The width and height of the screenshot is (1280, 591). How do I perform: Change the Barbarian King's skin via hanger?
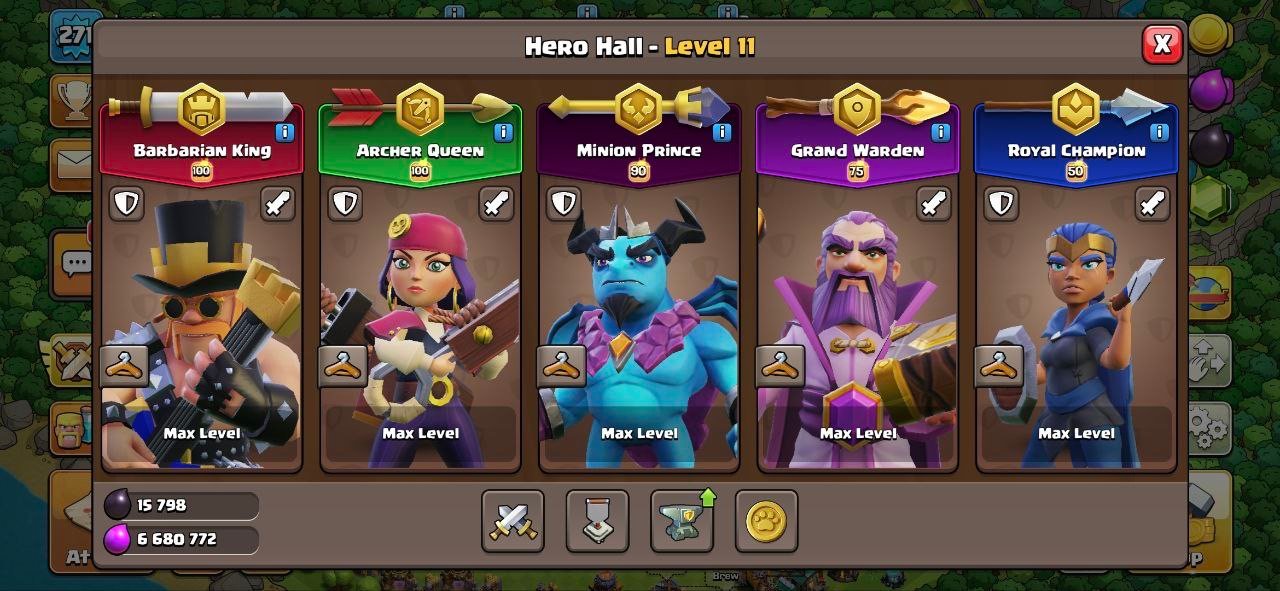(x=124, y=366)
